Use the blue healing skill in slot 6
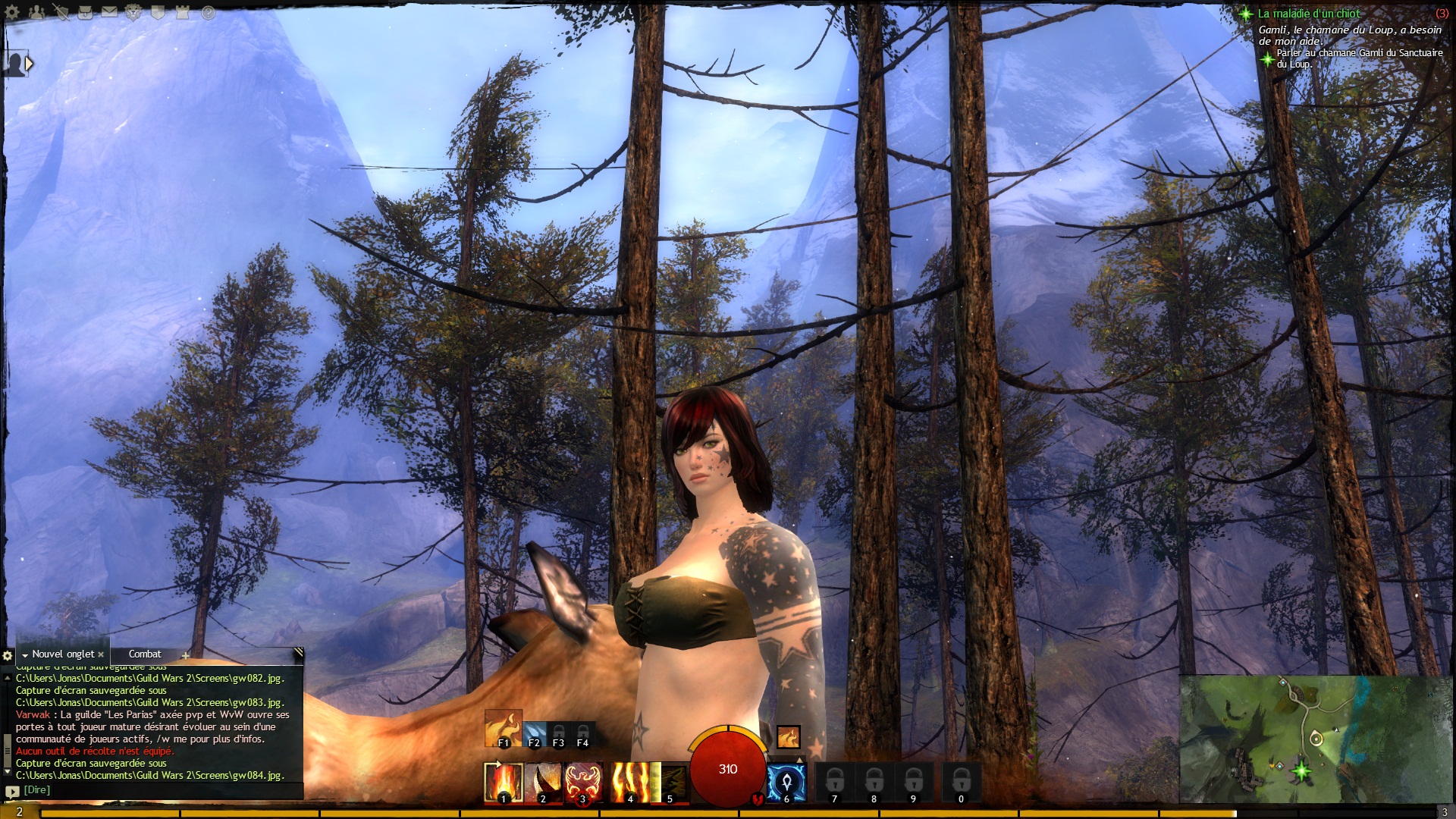This screenshot has width=1456, height=819. point(786,783)
